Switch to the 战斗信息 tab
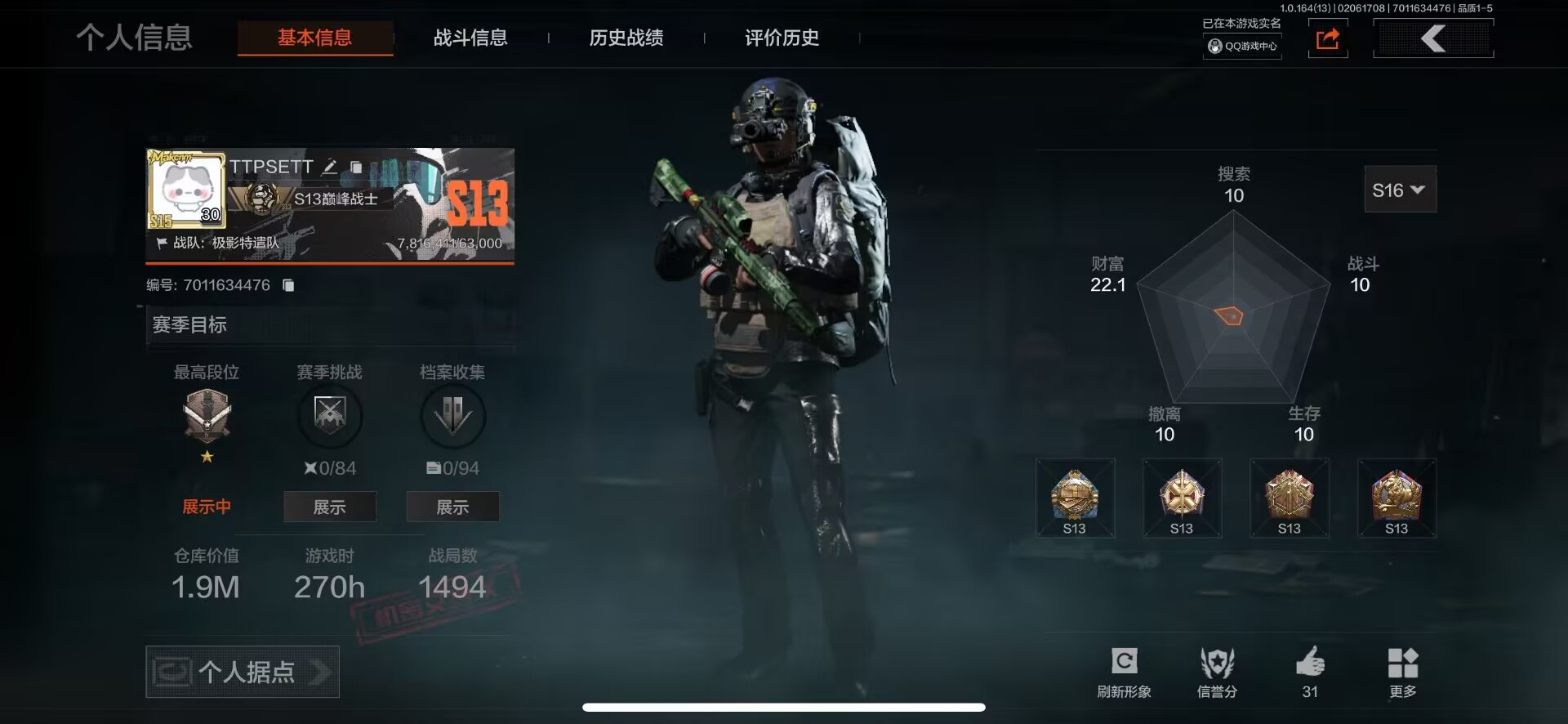Viewport: 1568px width, 724px height. [470, 38]
